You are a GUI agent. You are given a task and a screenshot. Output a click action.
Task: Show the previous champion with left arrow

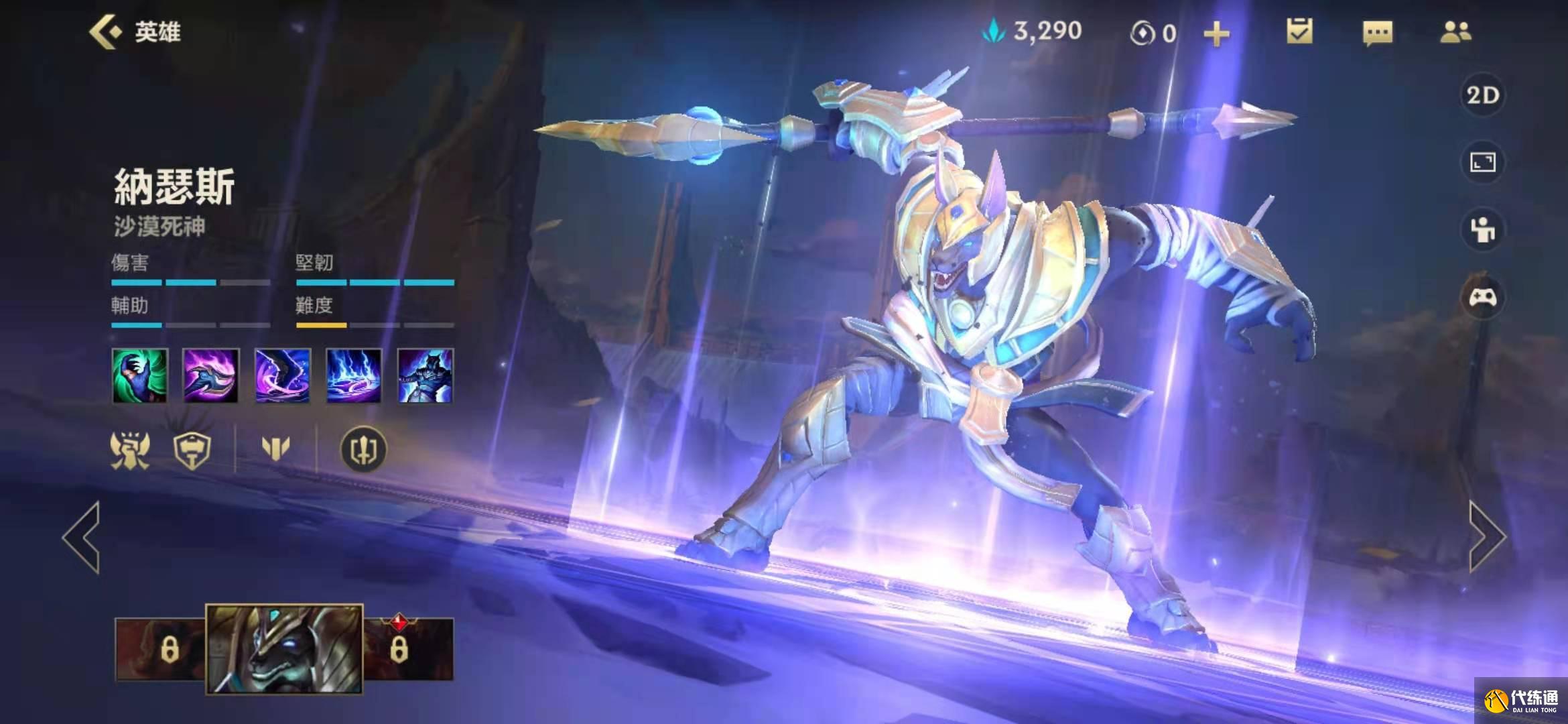tap(82, 536)
